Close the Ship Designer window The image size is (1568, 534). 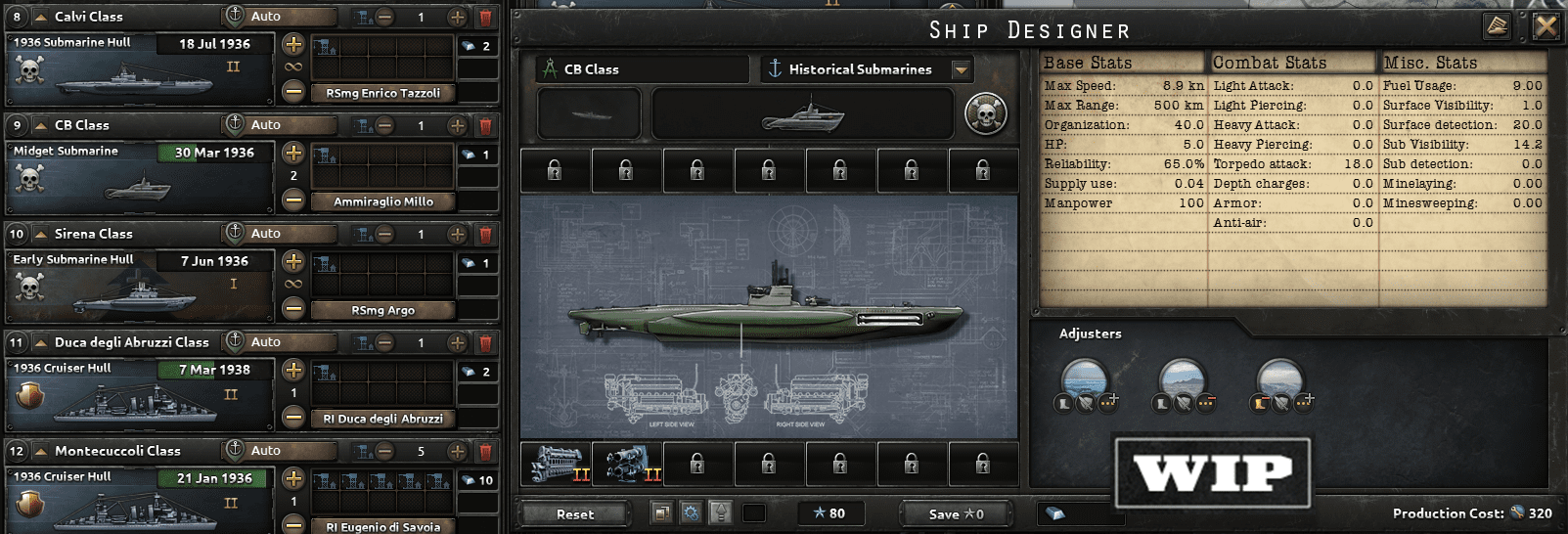point(1546,26)
